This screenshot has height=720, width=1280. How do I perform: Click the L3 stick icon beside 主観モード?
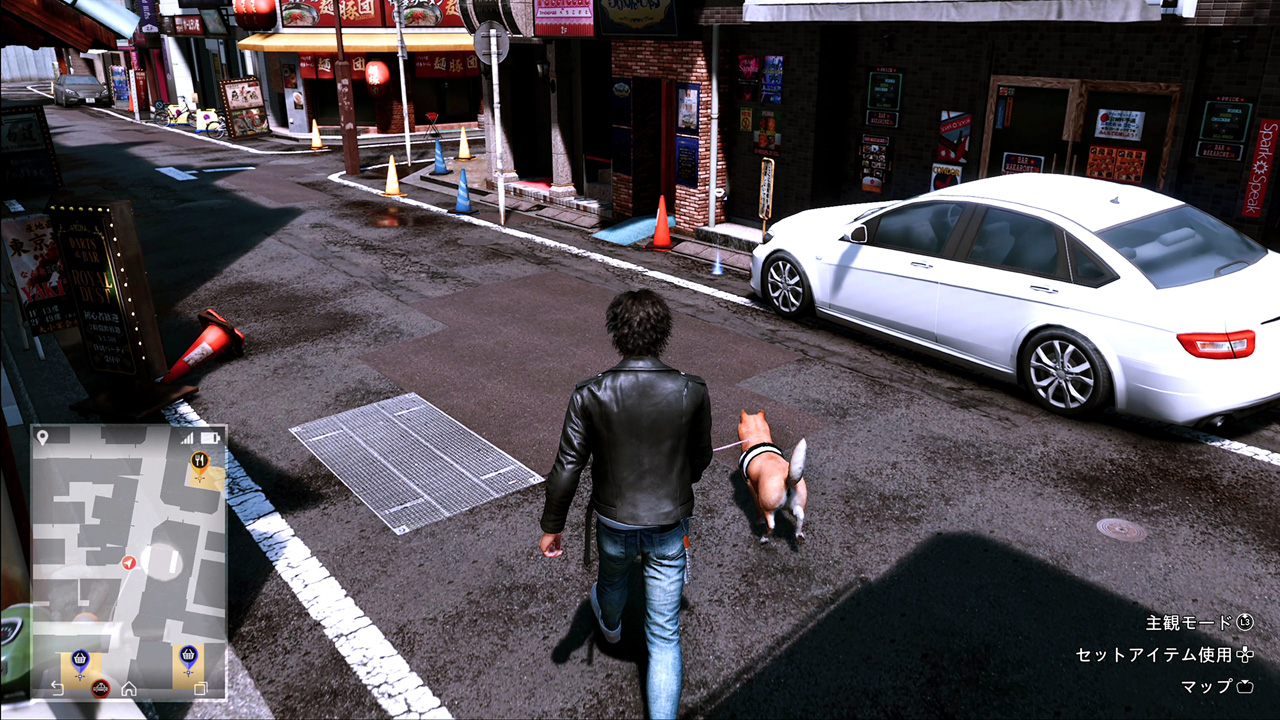point(1244,623)
